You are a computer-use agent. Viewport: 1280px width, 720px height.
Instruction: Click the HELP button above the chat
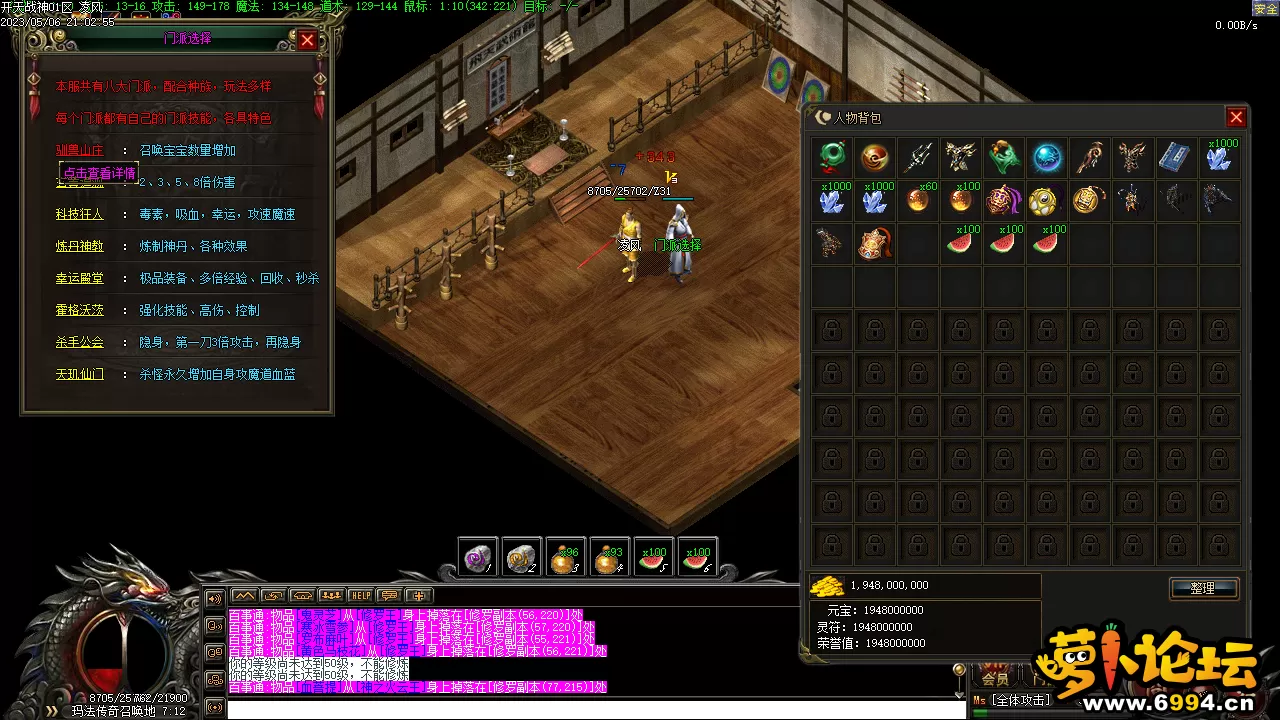pos(360,595)
